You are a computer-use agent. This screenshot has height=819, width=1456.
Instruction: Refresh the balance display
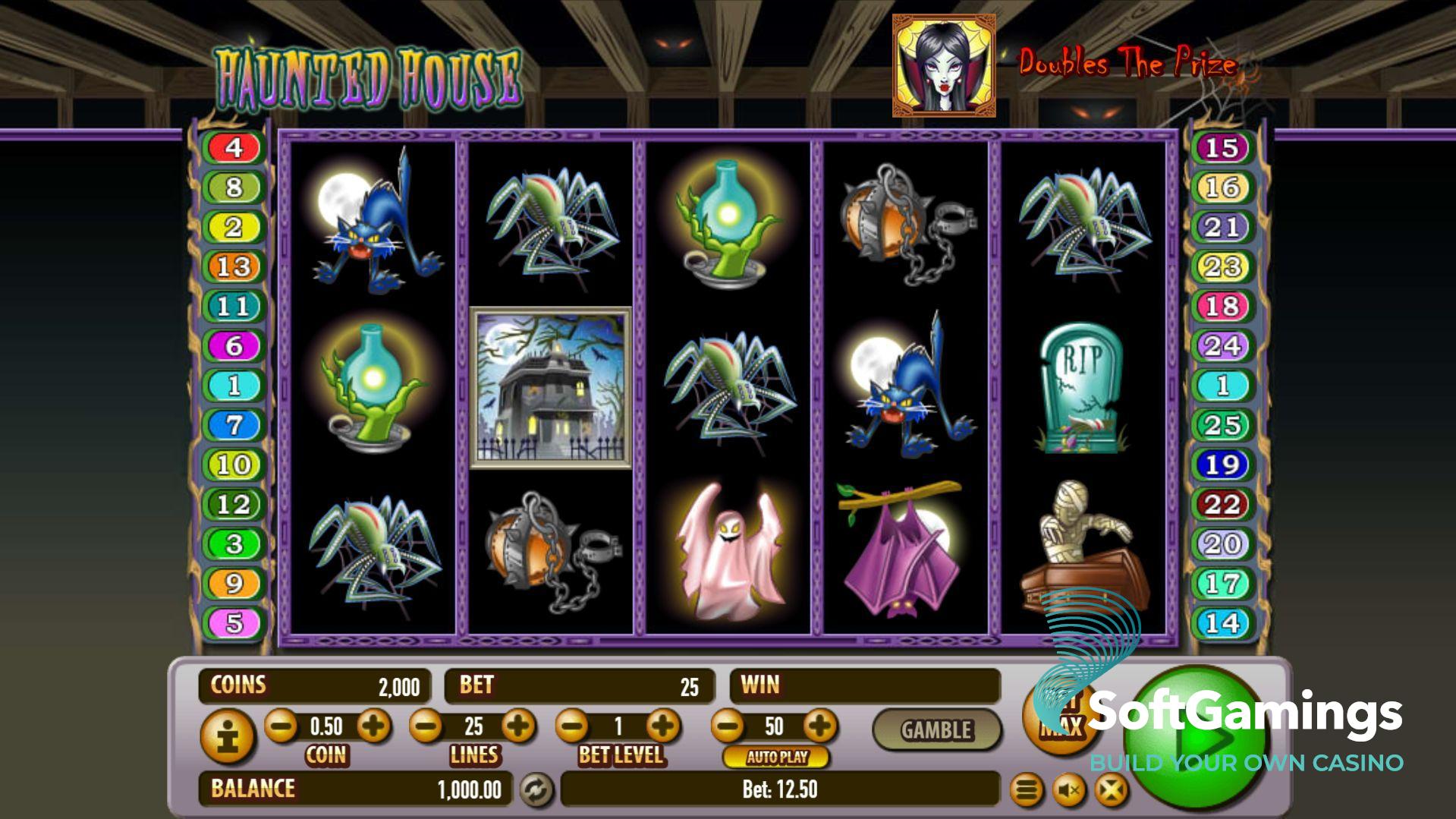pos(536,790)
